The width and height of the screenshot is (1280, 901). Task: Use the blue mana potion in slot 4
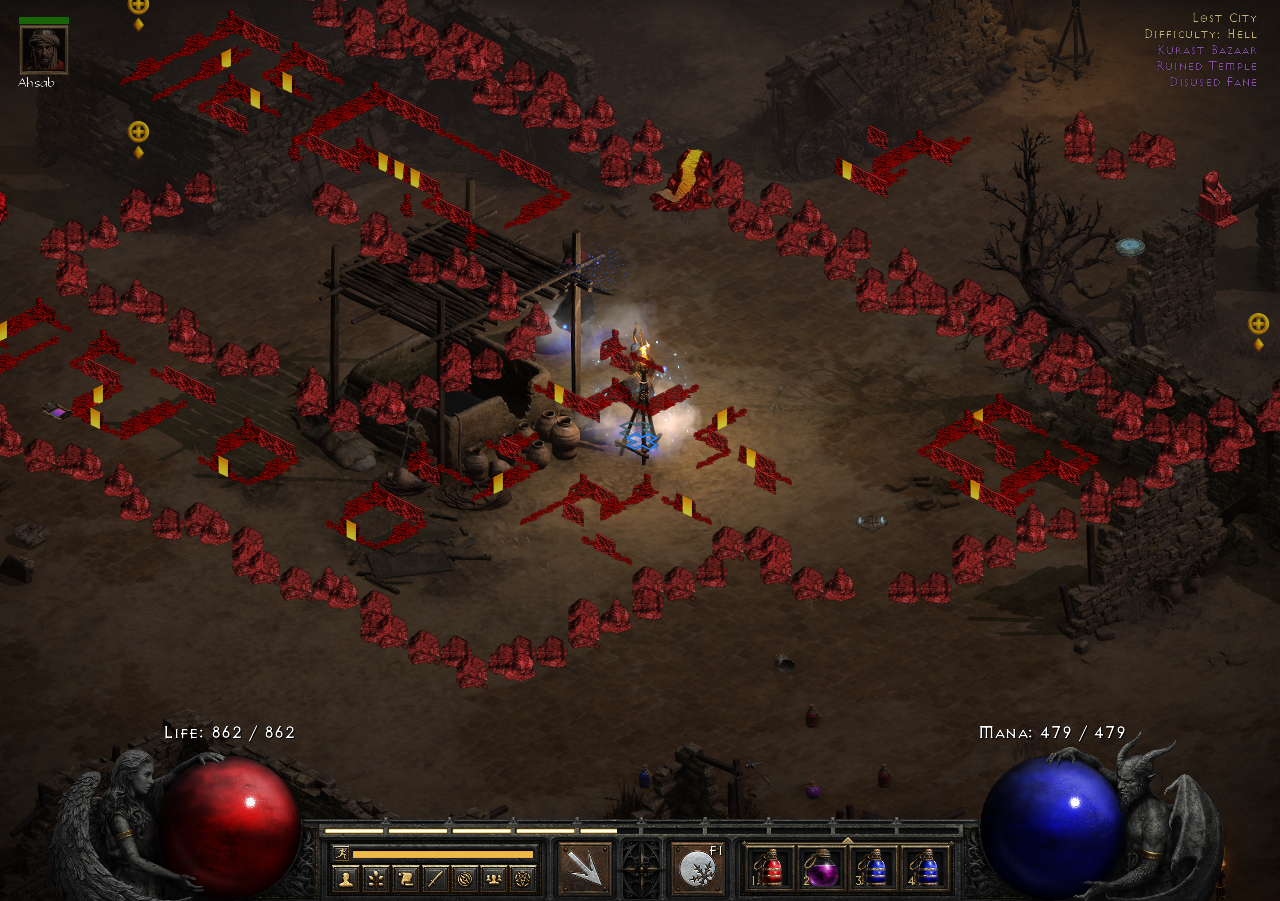pyautogui.click(x=927, y=868)
